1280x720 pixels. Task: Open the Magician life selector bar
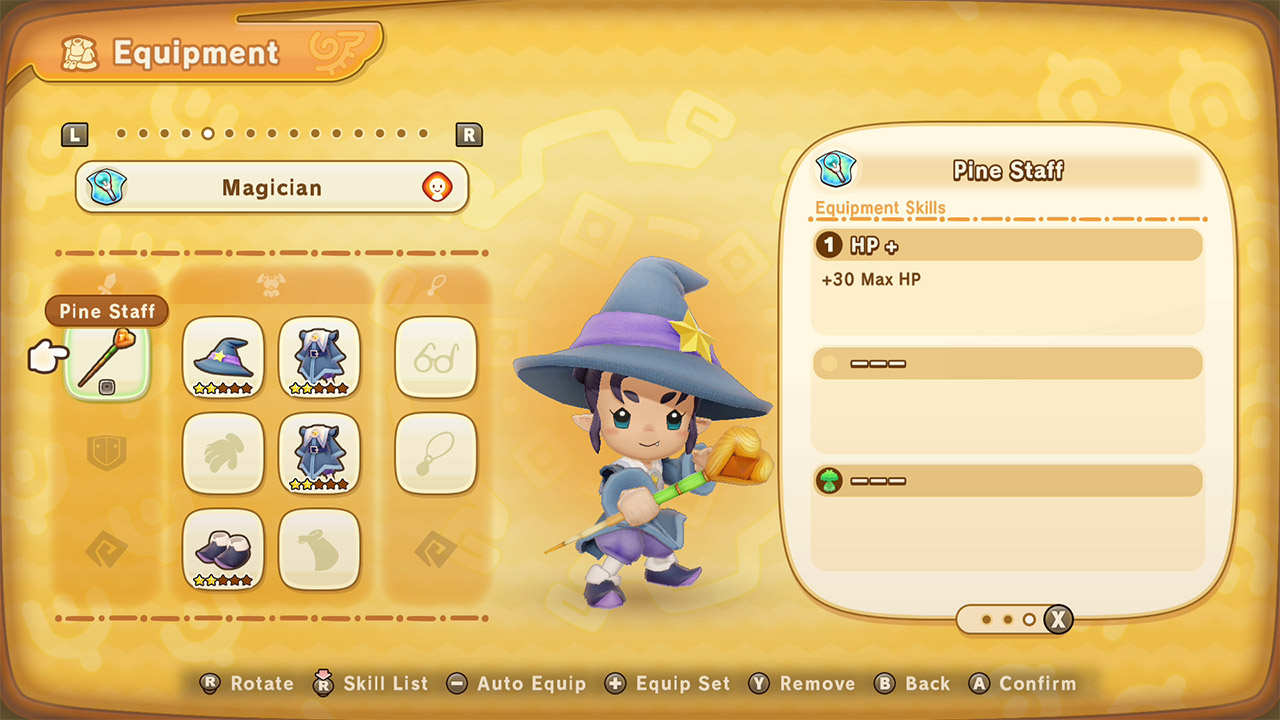tap(272, 187)
